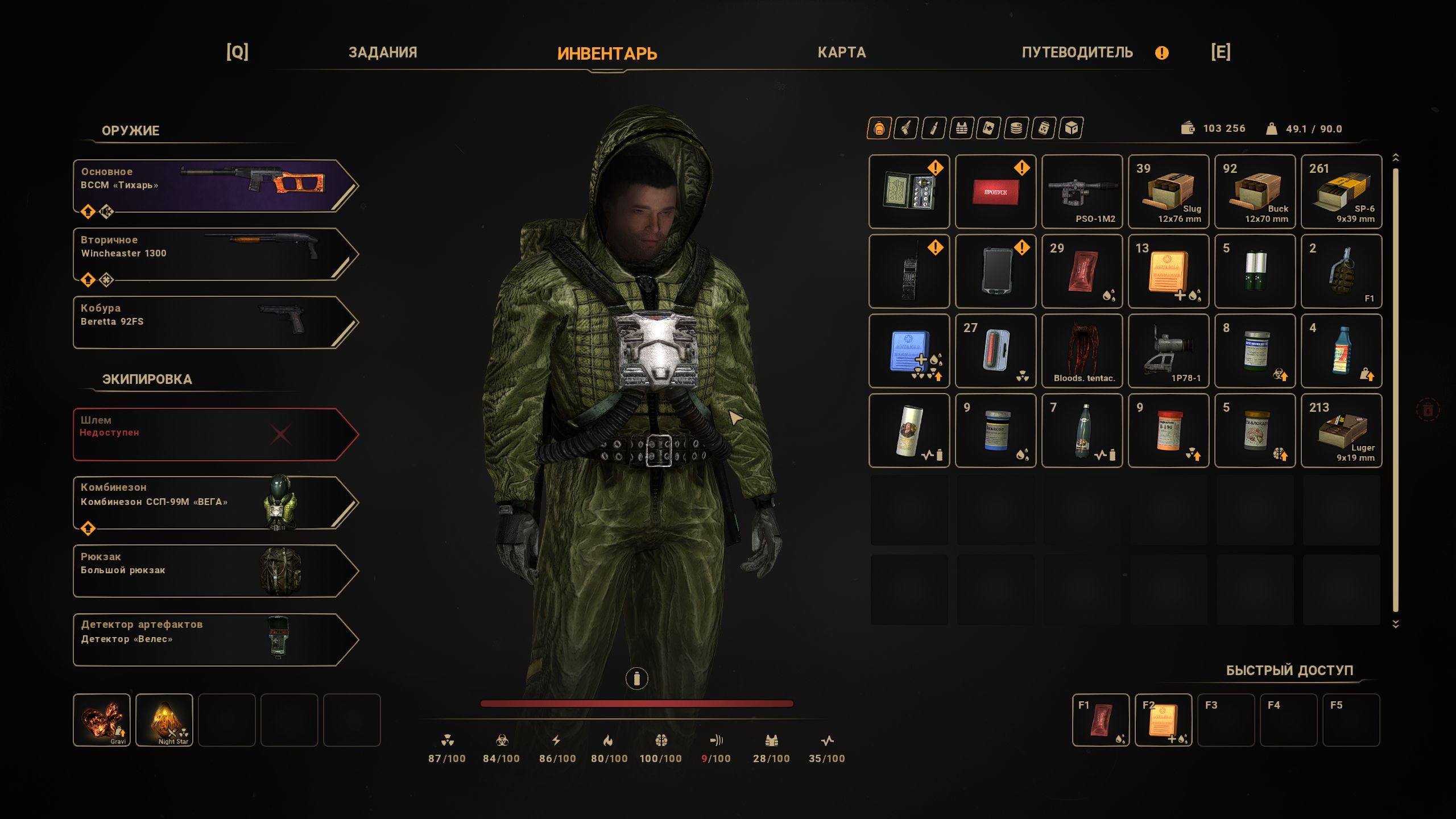This screenshot has width=1456, height=819.
Task: Click the Bloods. tentac. inventory item
Action: pyautogui.click(x=1082, y=351)
